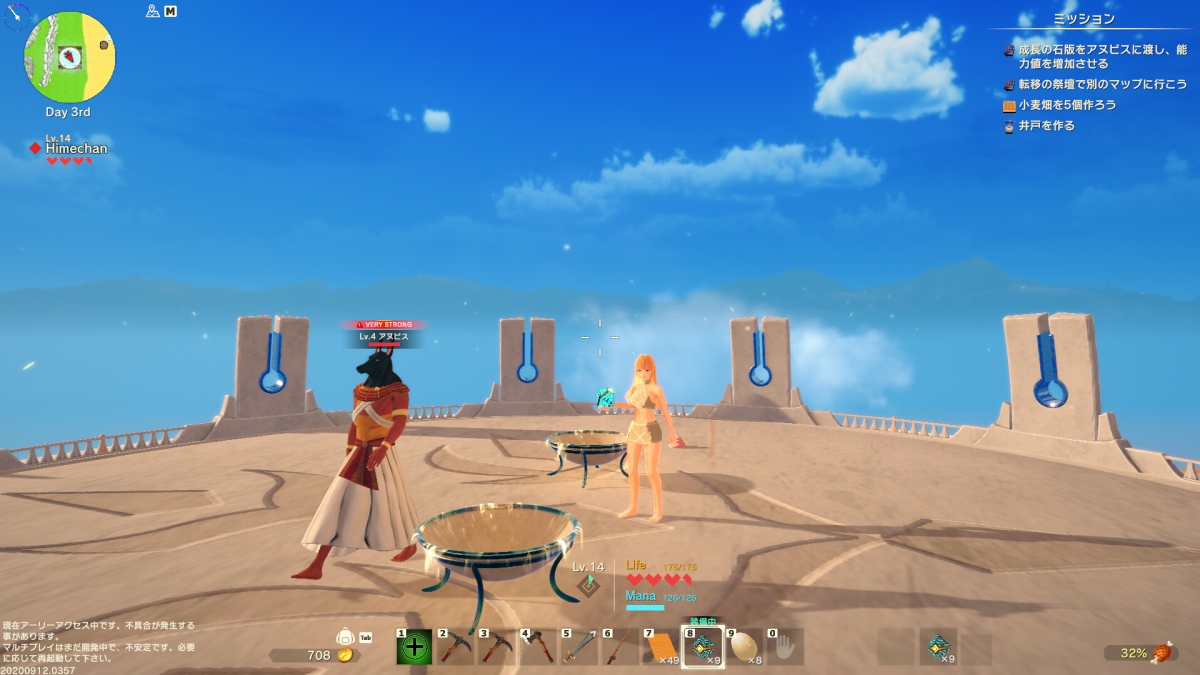Switch to the empty hand slot
The height and width of the screenshot is (675, 1200).
click(785, 647)
